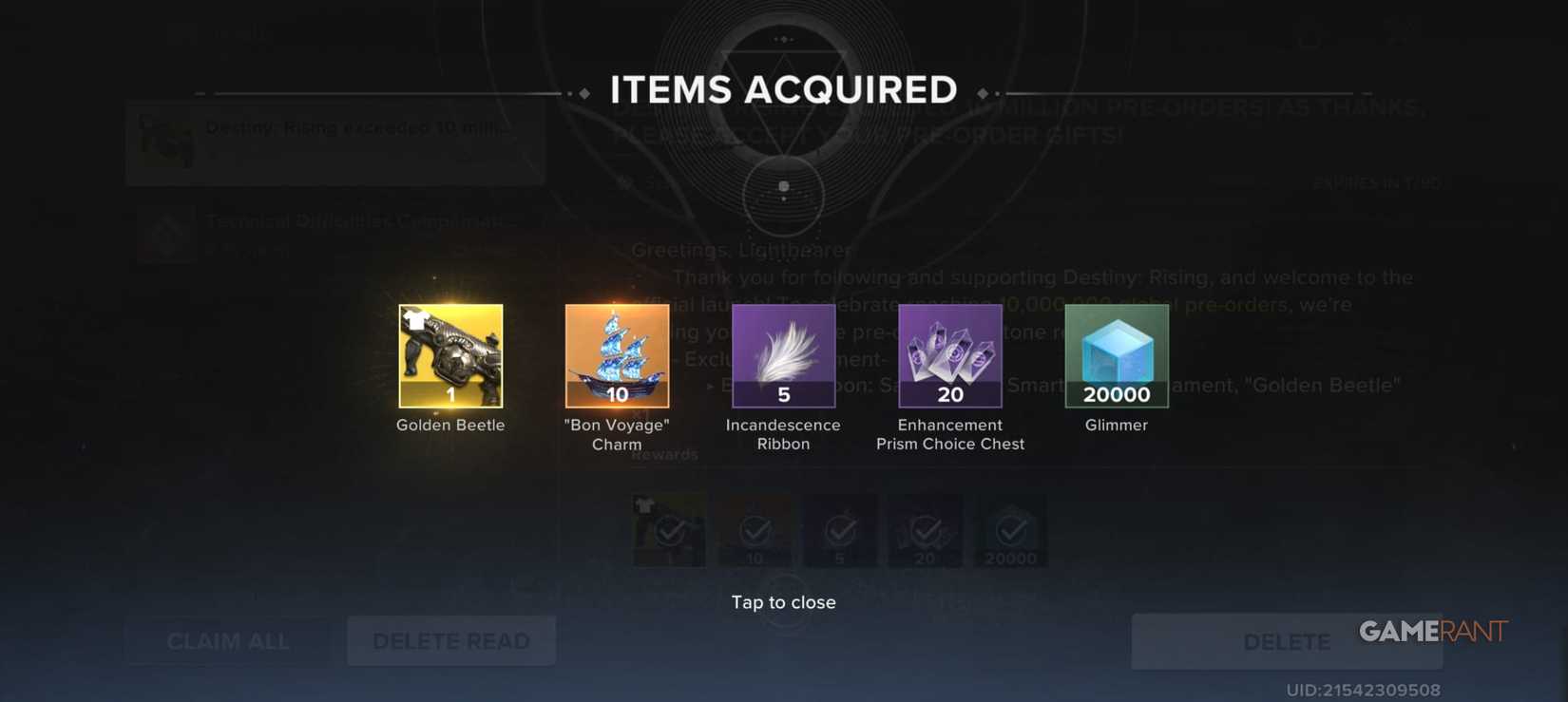Select the Incandescence Ribbon feather icon

coord(782,355)
